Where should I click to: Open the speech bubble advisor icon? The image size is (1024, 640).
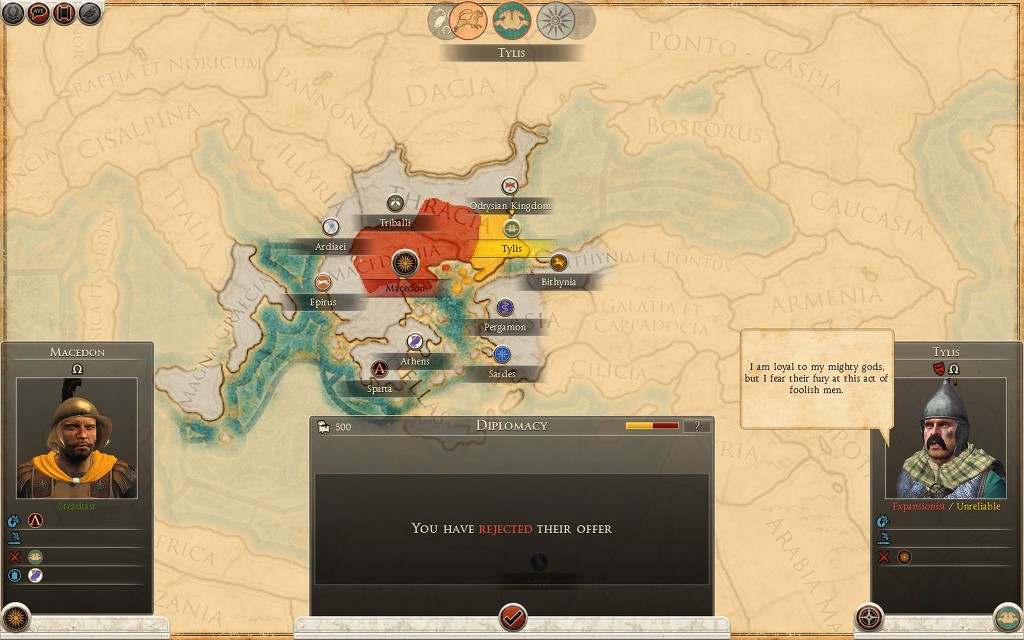coord(39,15)
